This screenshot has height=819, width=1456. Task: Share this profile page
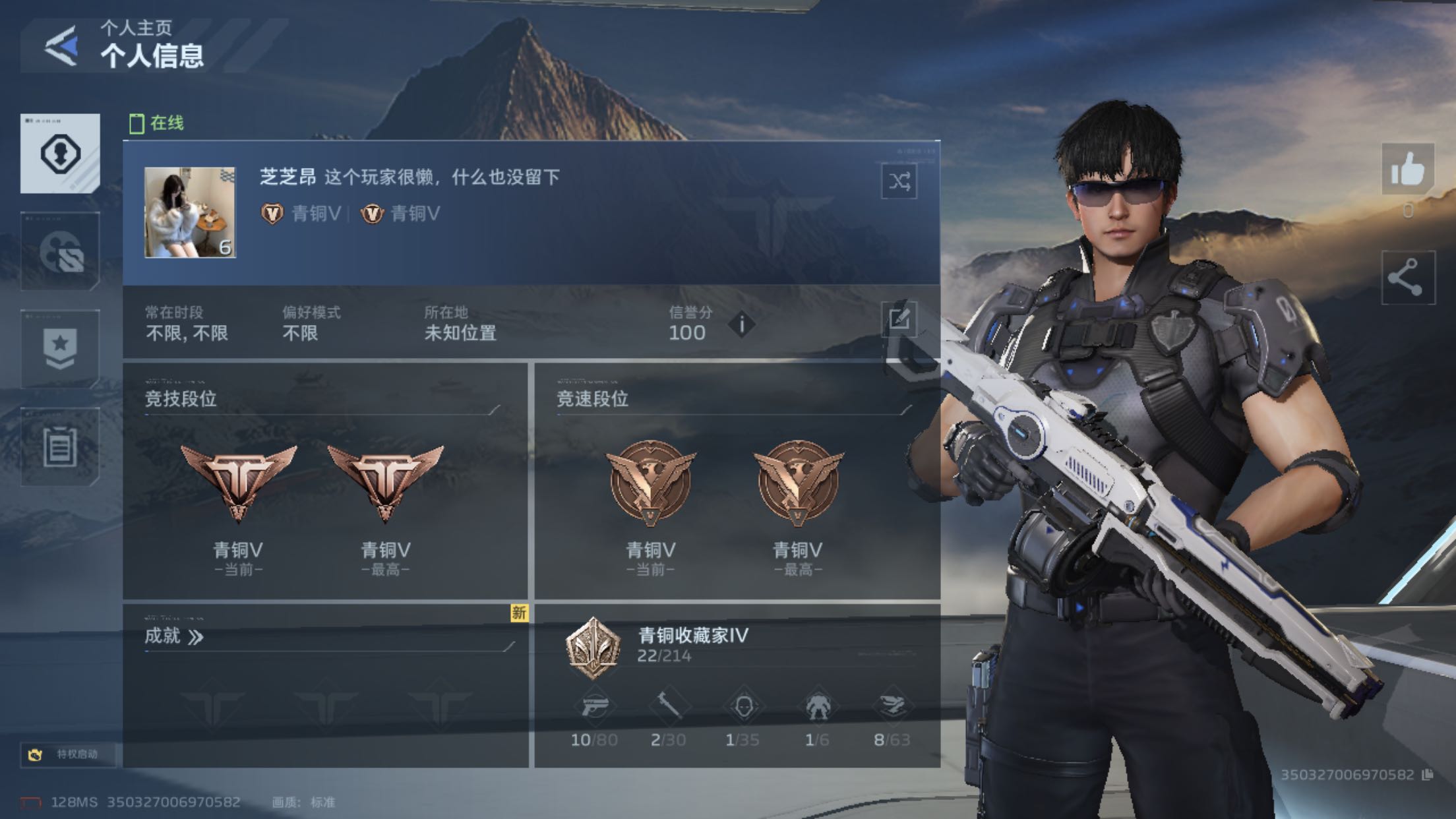pyautogui.click(x=1407, y=278)
